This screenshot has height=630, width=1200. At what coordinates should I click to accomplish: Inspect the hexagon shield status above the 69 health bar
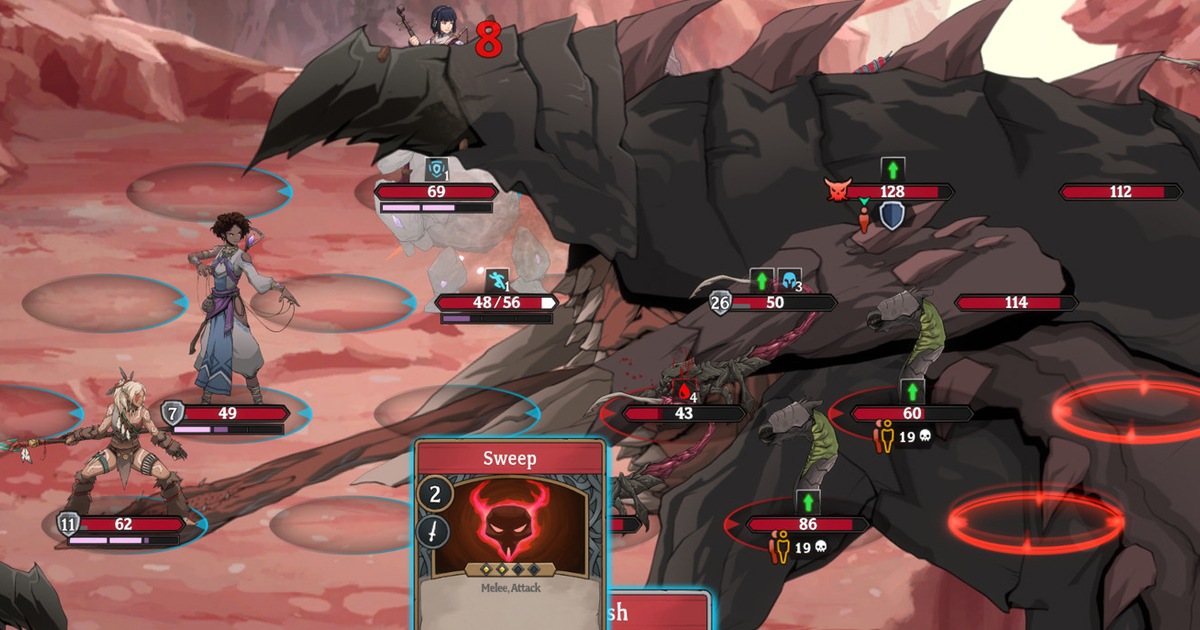click(x=436, y=170)
